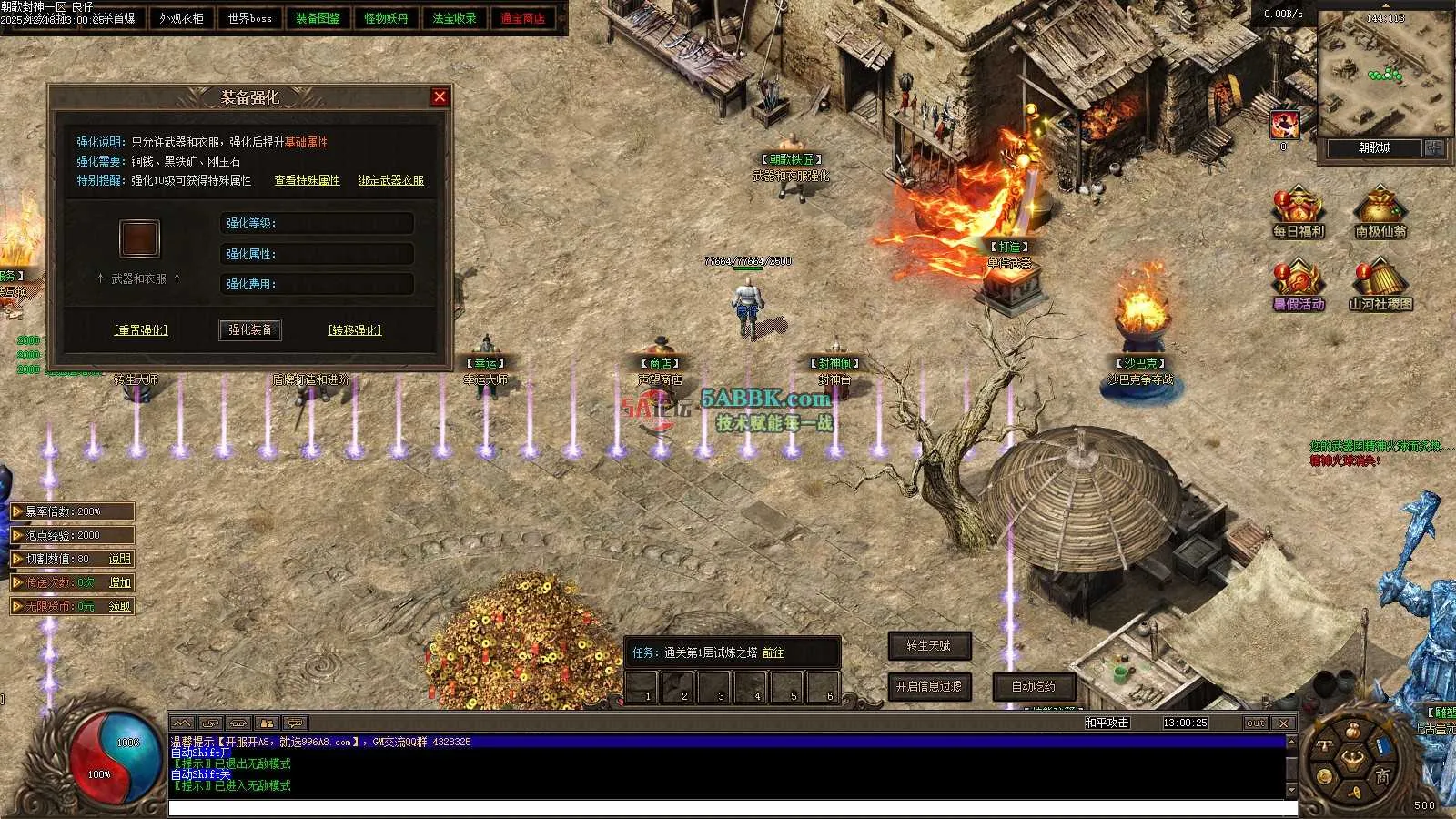View the 查看特殊属性 special attributes link
Image resolution: width=1456 pixels, height=819 pixels.
tap(307, 180)
